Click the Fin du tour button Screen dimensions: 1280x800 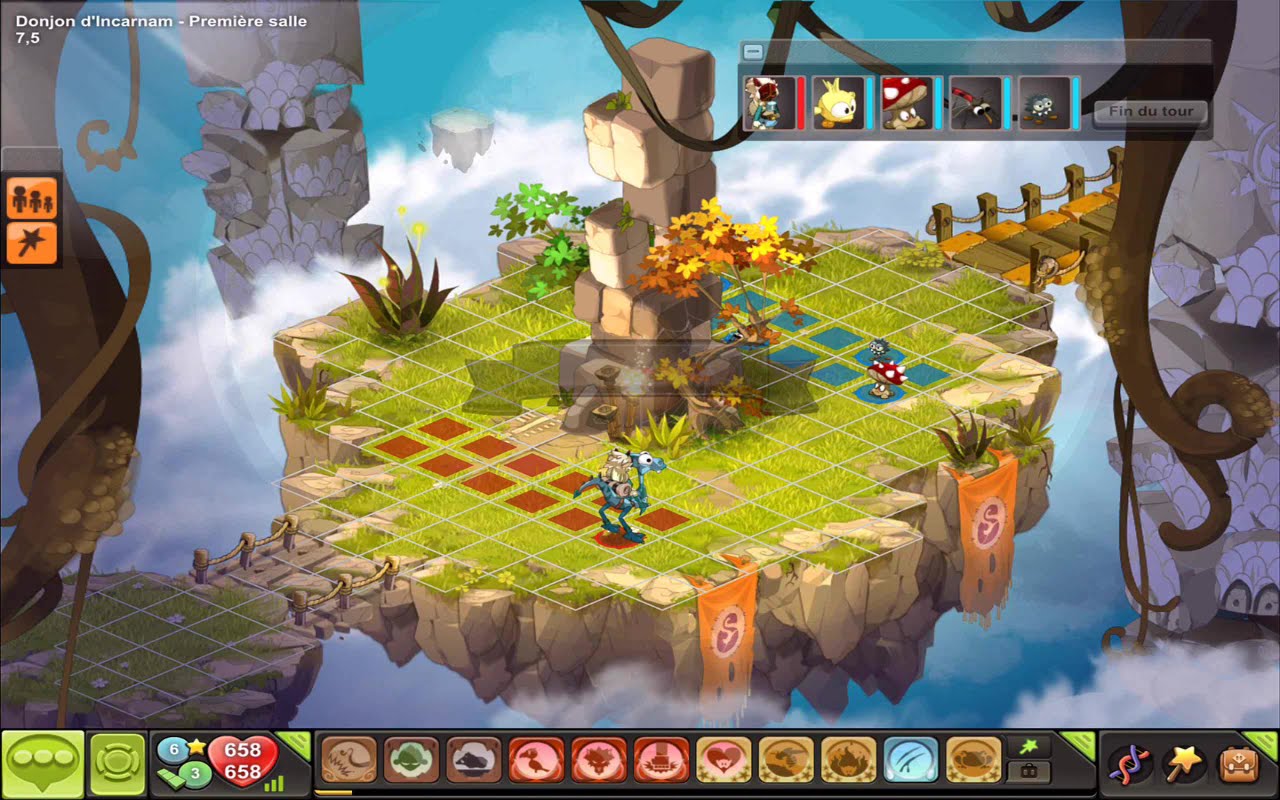1150,112
